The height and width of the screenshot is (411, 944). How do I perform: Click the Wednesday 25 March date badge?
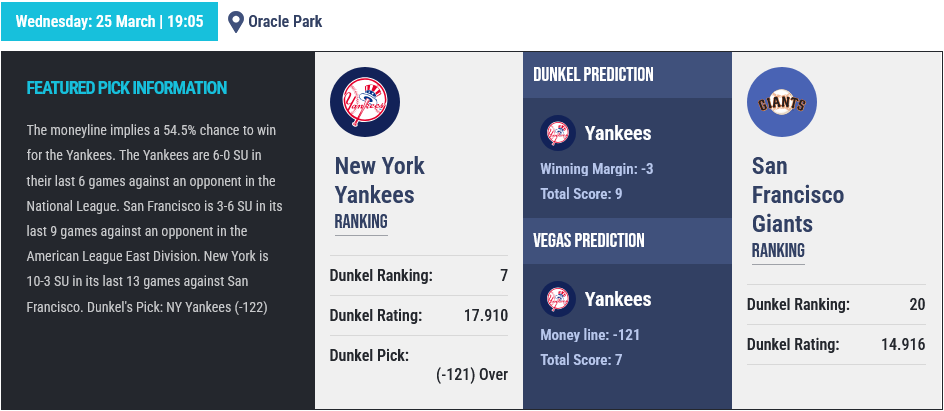tap(109, 21)
